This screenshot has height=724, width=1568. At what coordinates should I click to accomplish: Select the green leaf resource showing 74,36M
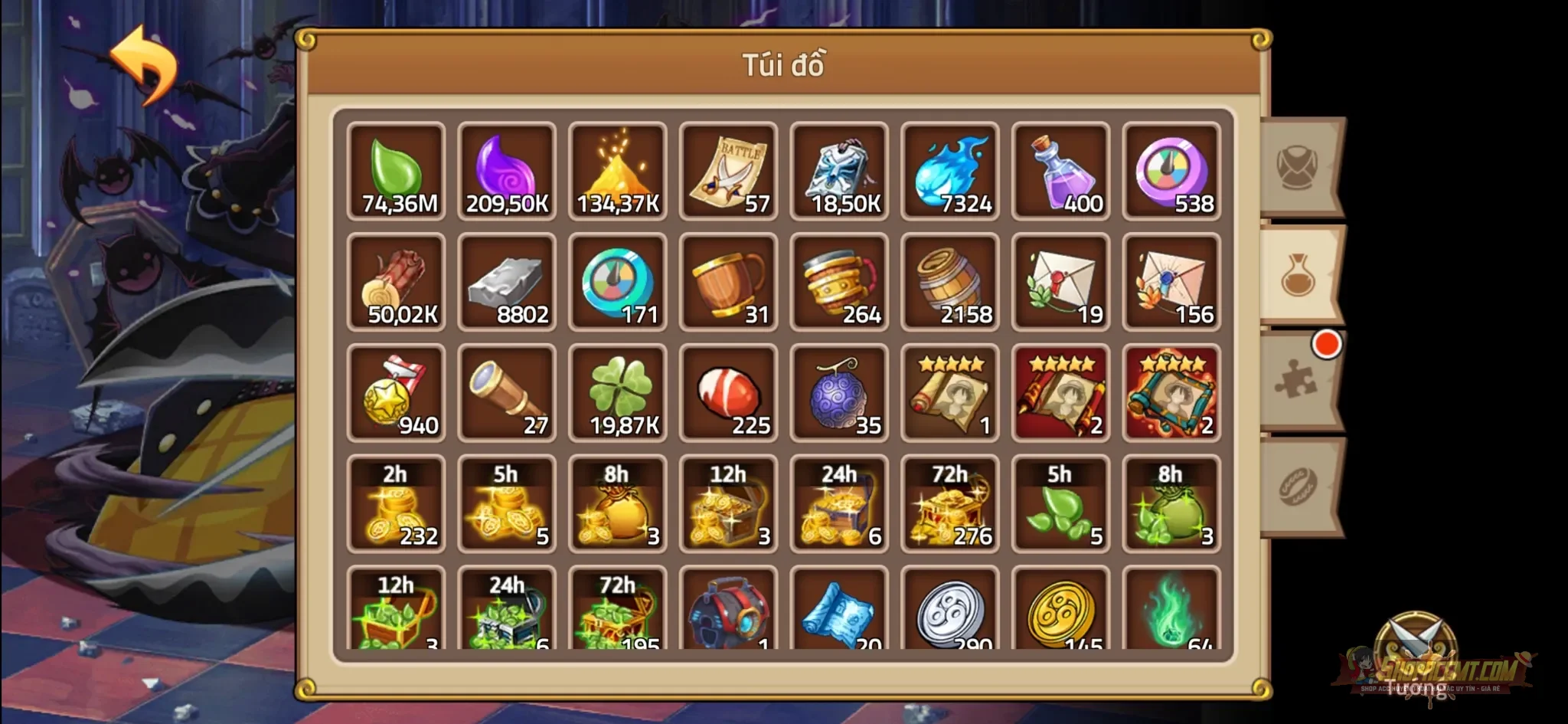[396, 170]
